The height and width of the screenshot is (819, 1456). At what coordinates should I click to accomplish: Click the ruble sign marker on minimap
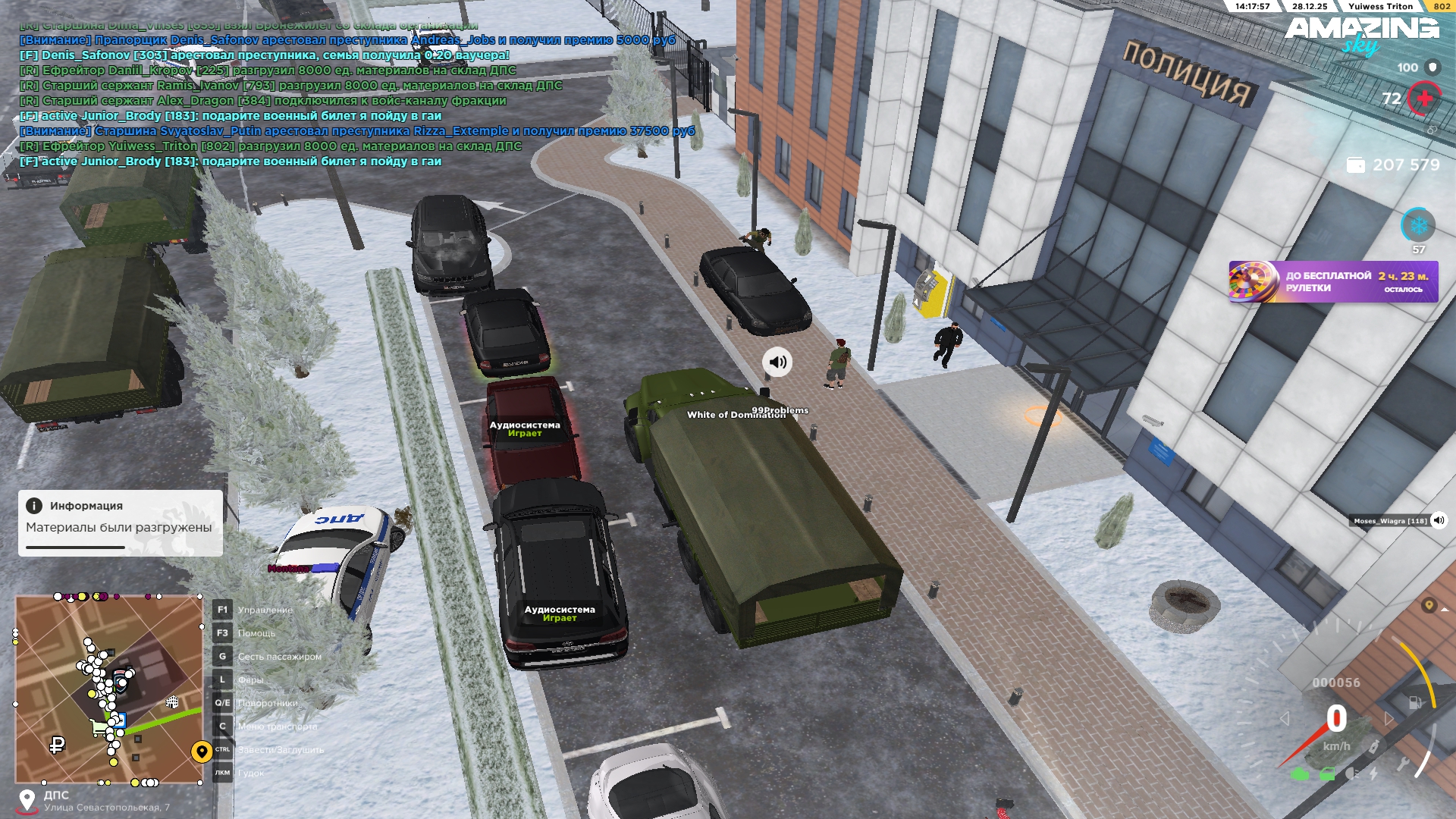pyautogui.click(x=57, y=745)
